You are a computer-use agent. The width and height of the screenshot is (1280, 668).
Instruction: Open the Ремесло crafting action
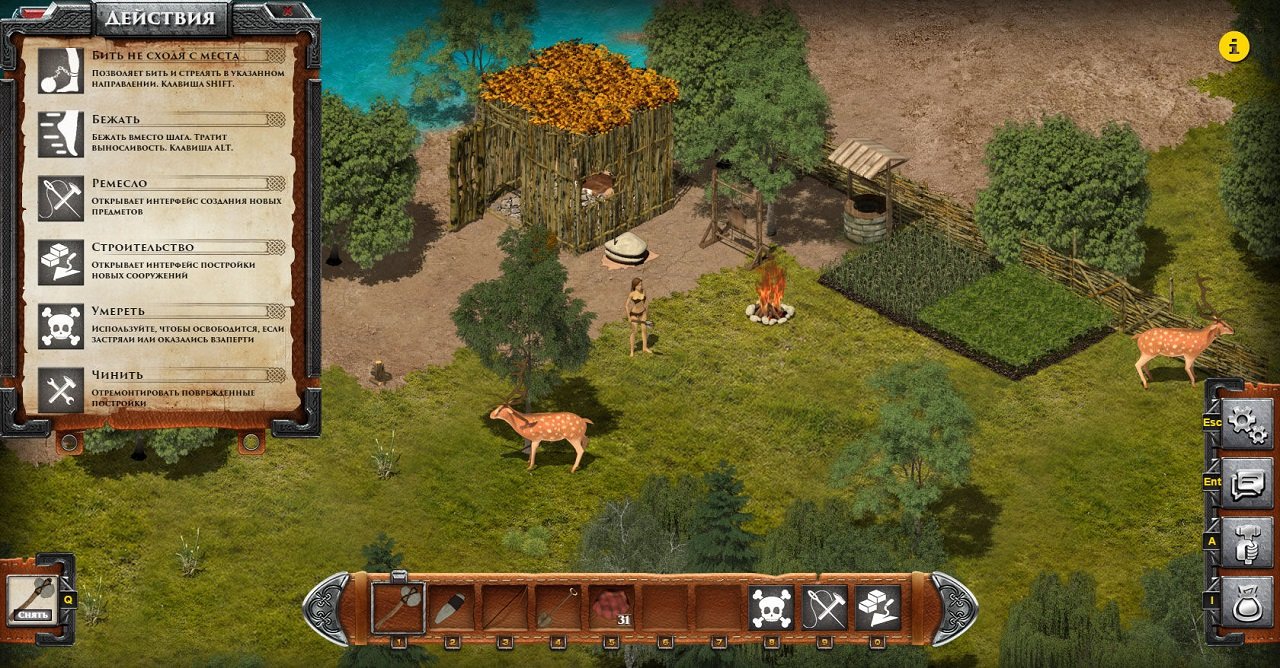60,198
